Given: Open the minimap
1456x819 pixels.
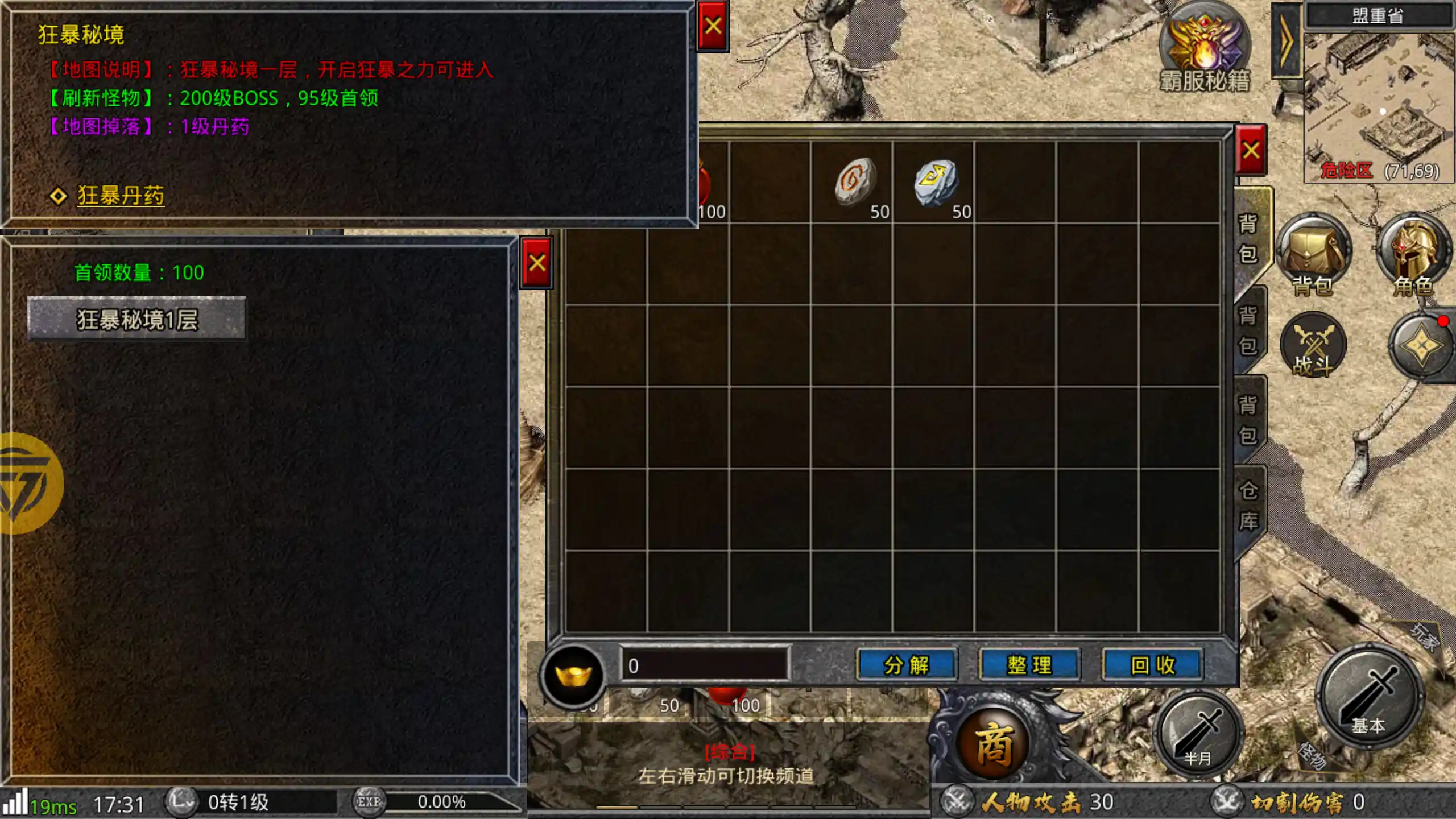Looking at the screenshot, I should pyautogui.click(x=1379, y=105).
